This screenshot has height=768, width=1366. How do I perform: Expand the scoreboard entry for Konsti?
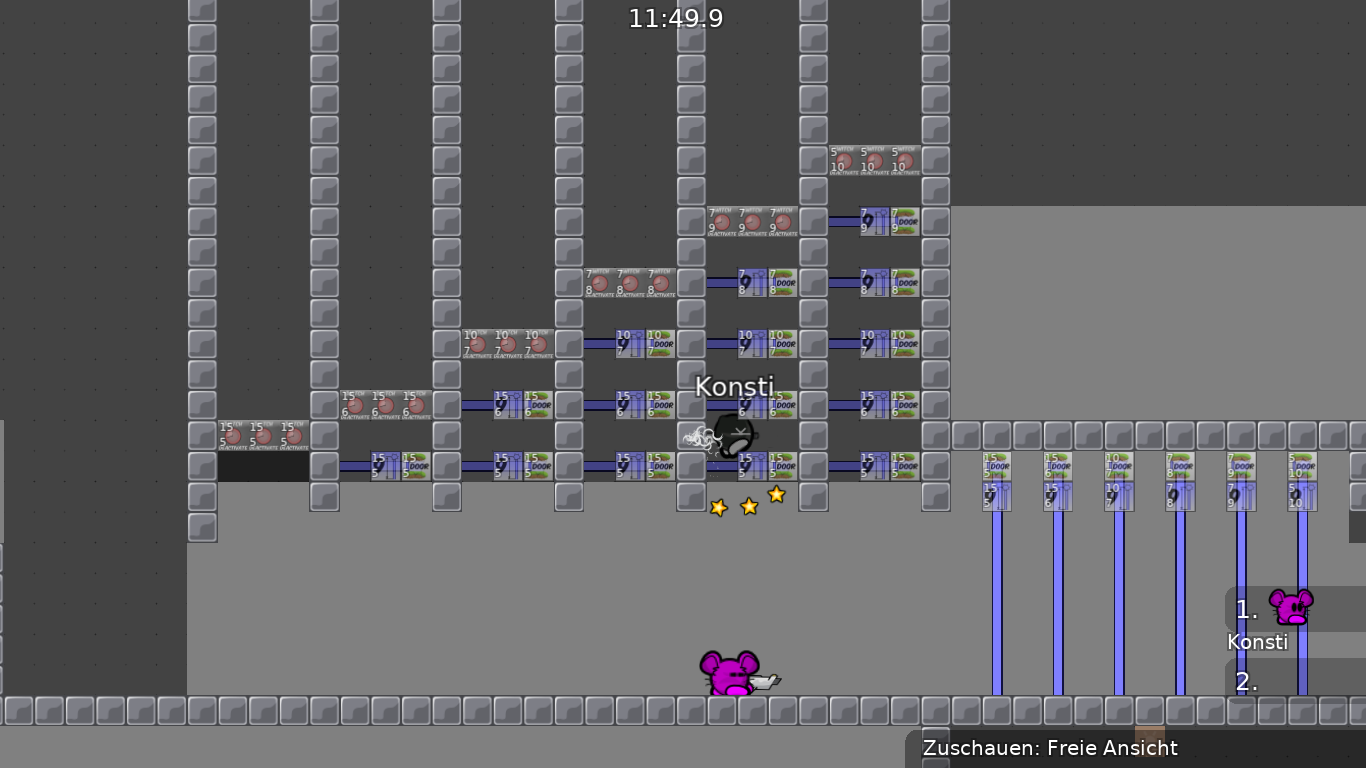[x=1258, y=642]
